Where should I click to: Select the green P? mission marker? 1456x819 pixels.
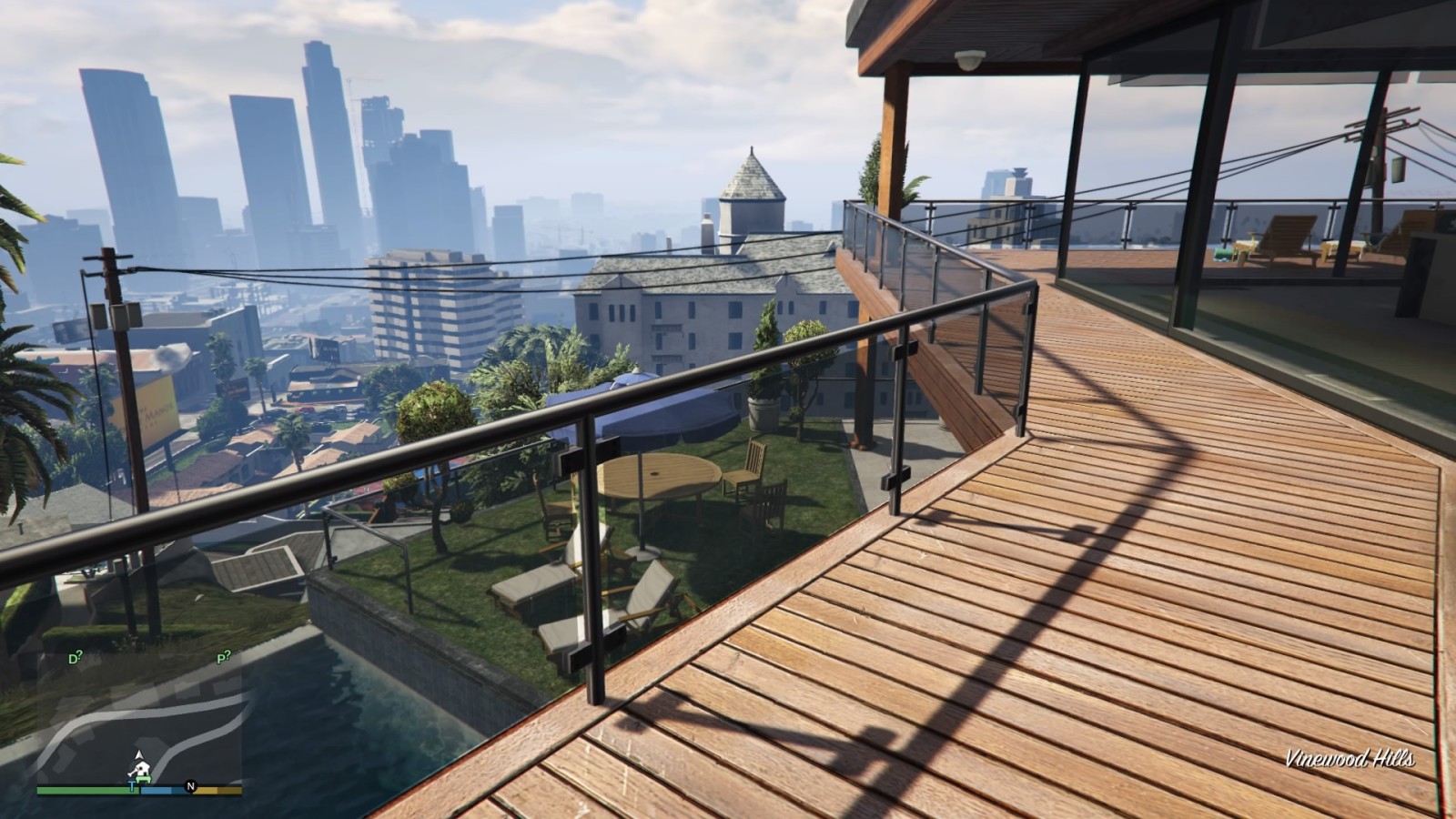tap(223, 656)
